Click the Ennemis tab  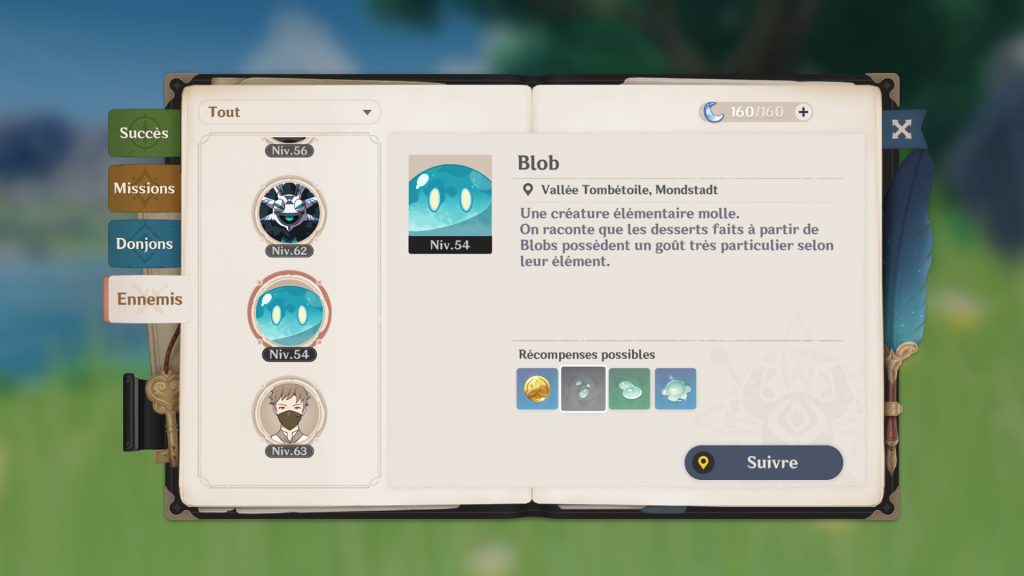[149, 299]
